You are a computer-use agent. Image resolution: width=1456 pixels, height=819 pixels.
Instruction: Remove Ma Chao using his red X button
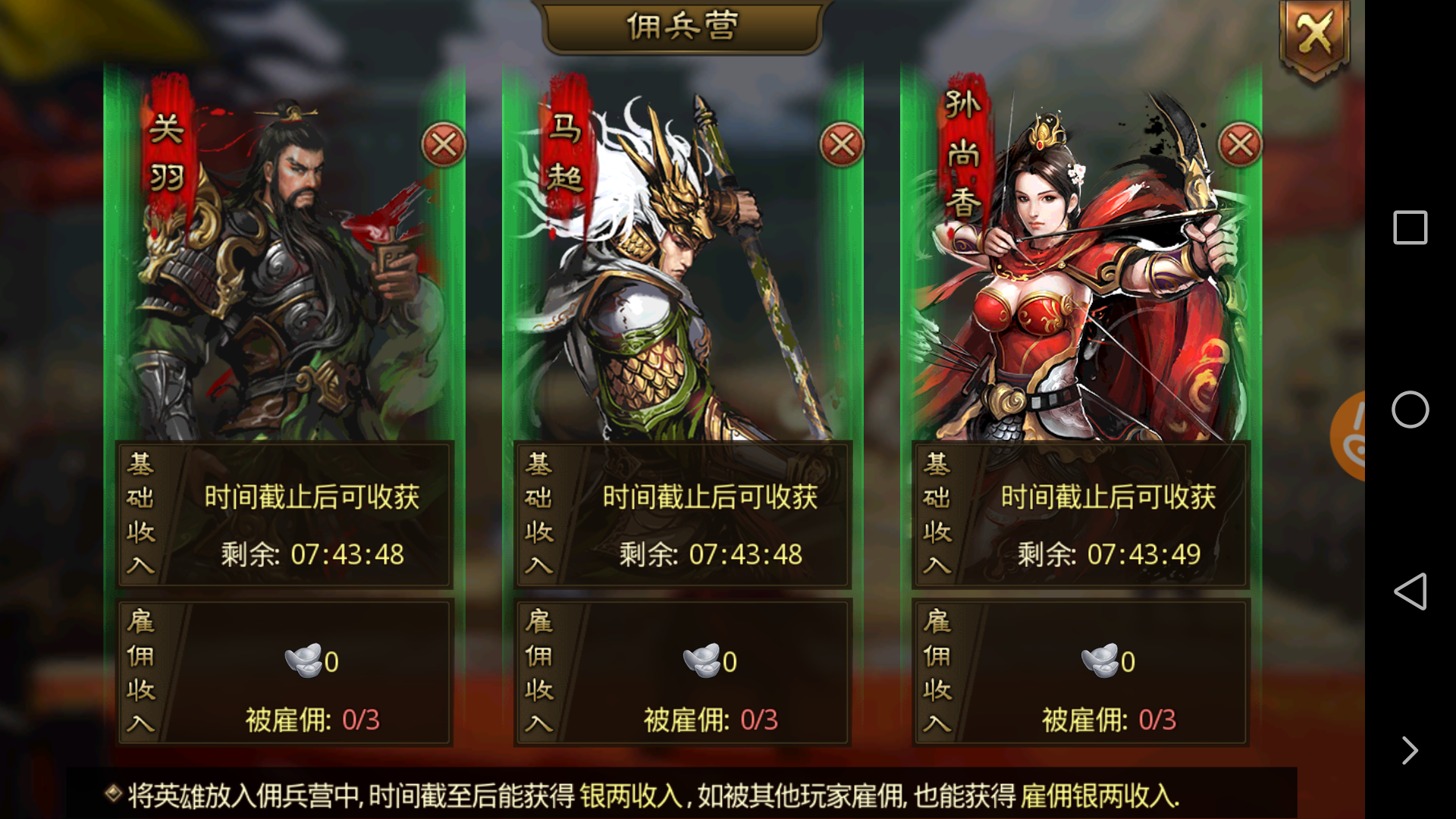point(842,144)
